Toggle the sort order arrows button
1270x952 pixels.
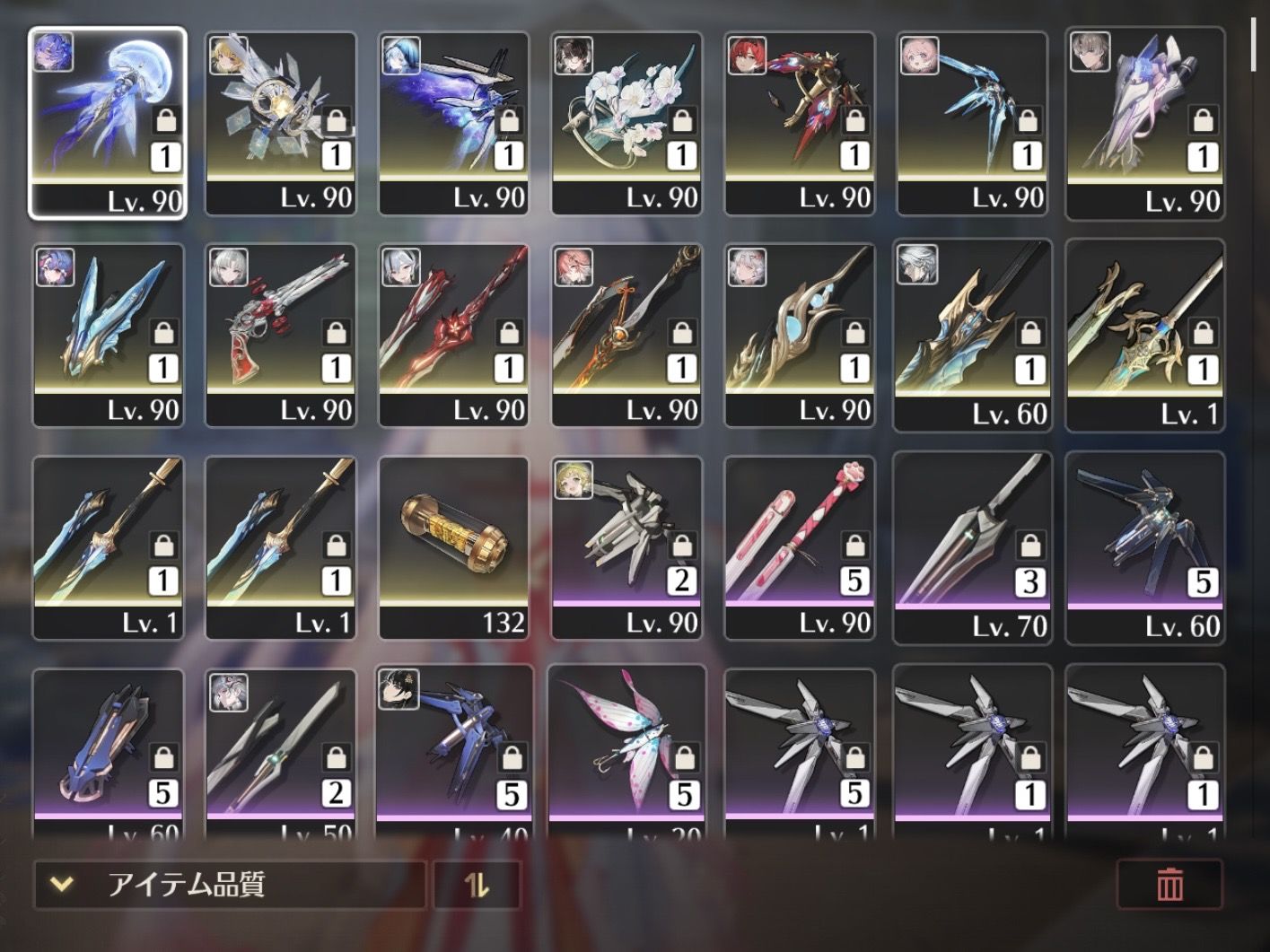pos(477,885)
